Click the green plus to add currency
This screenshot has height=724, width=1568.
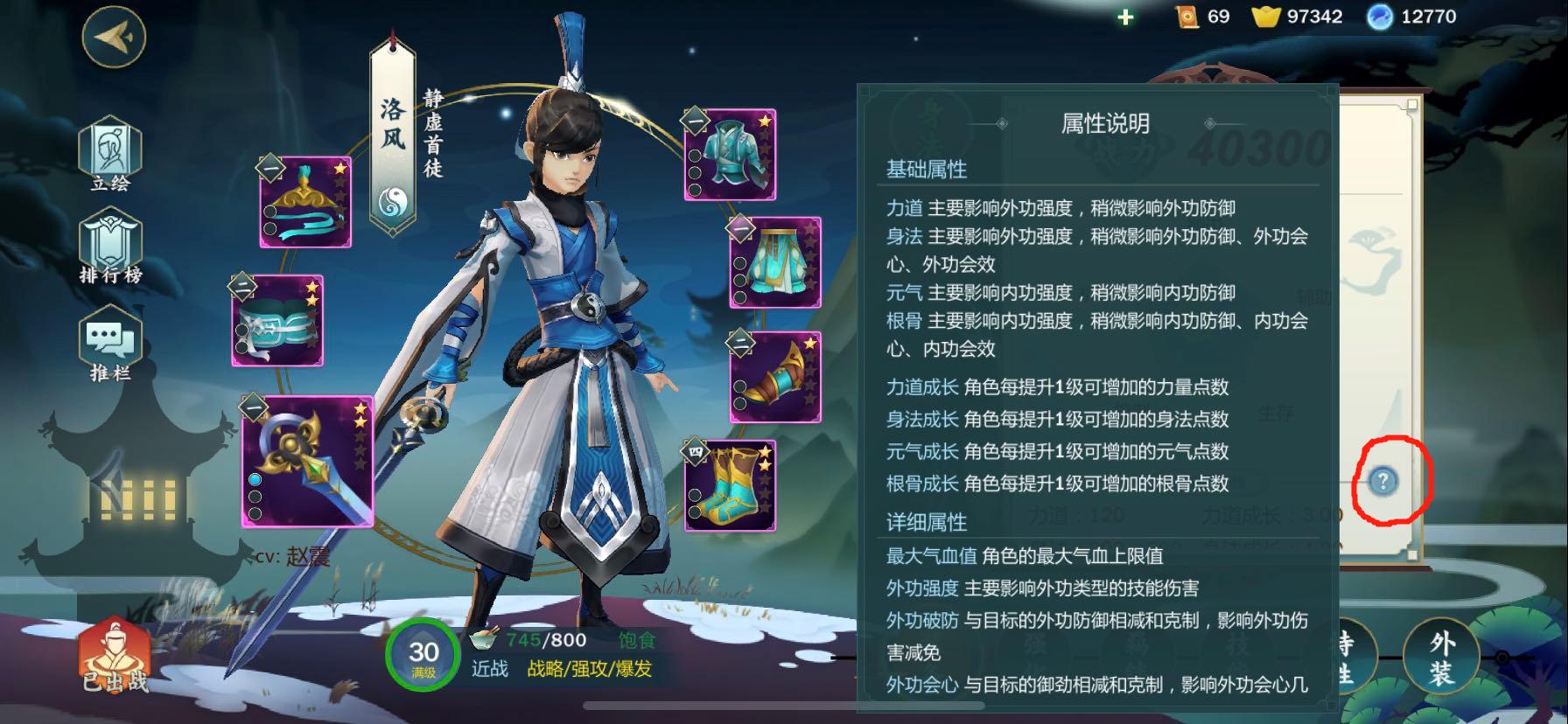[x=1124, y=16]
